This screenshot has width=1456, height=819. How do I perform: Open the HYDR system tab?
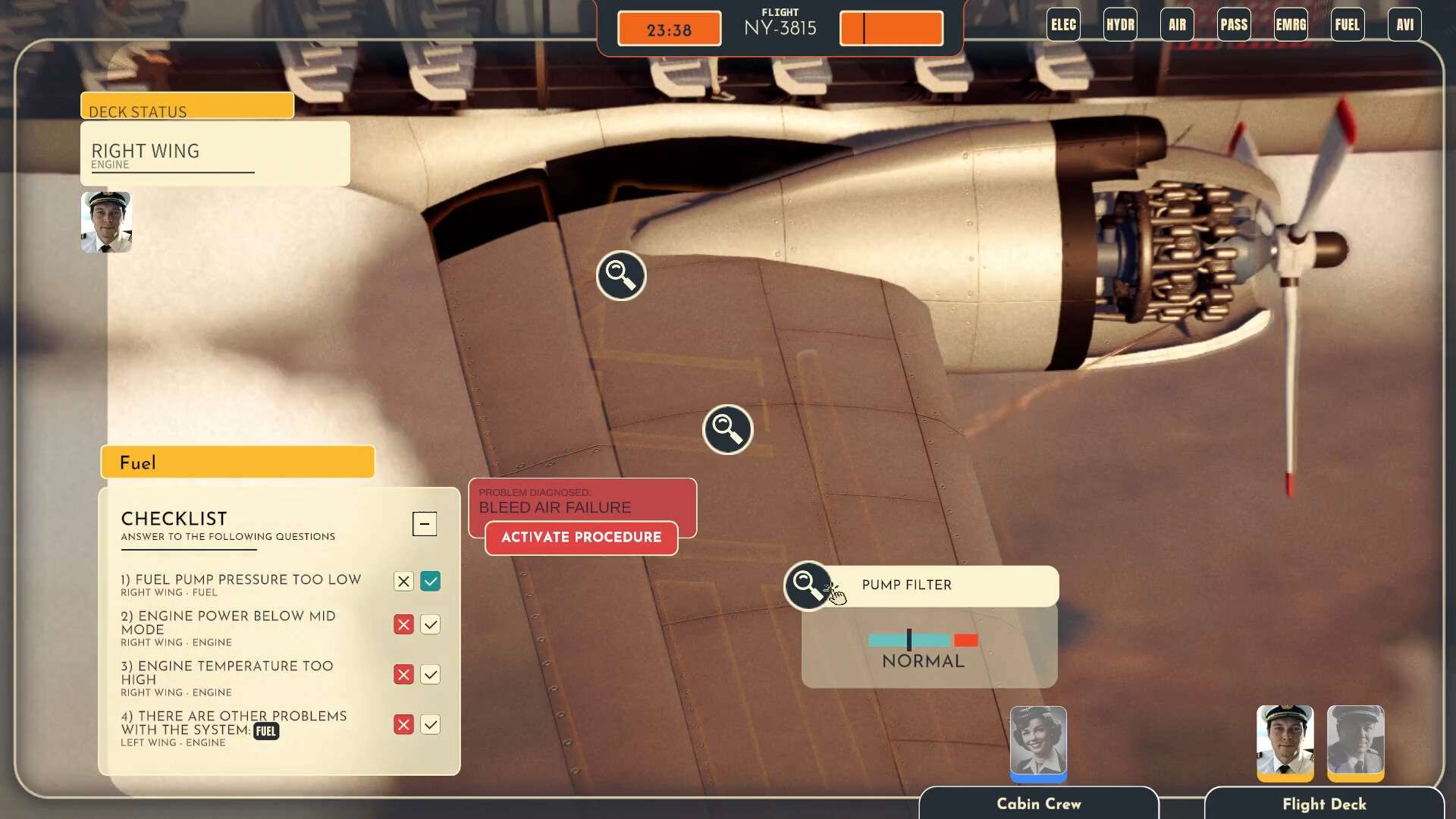(1120, 25)
